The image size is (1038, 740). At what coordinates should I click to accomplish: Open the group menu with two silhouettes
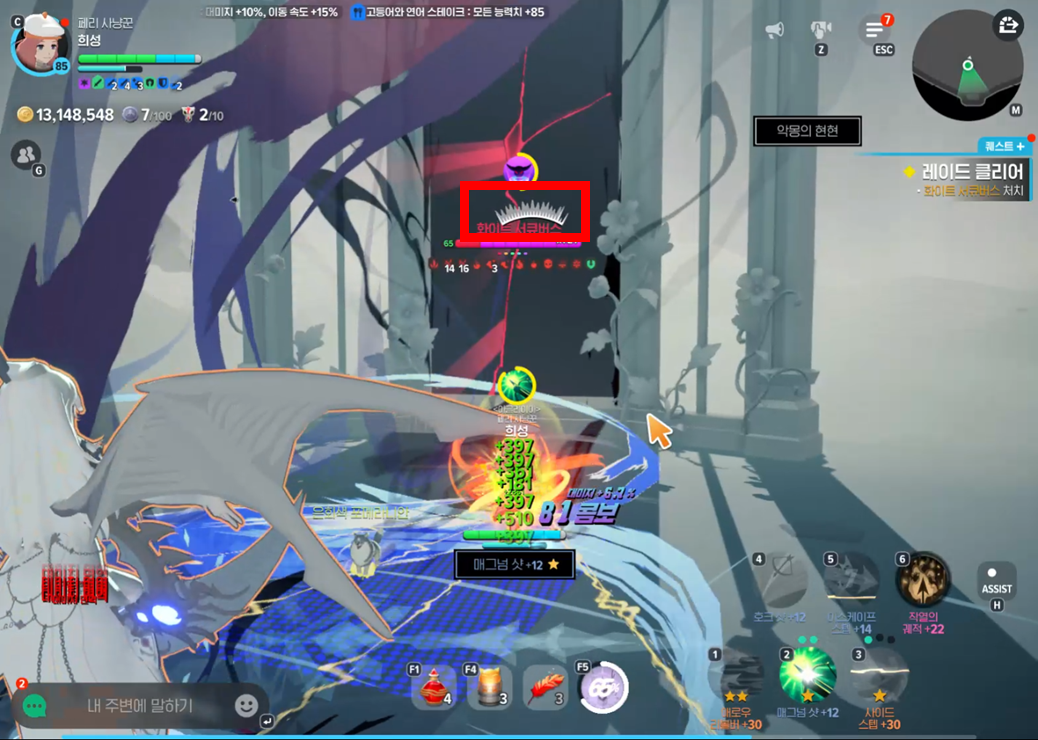[x=26, y=154]
